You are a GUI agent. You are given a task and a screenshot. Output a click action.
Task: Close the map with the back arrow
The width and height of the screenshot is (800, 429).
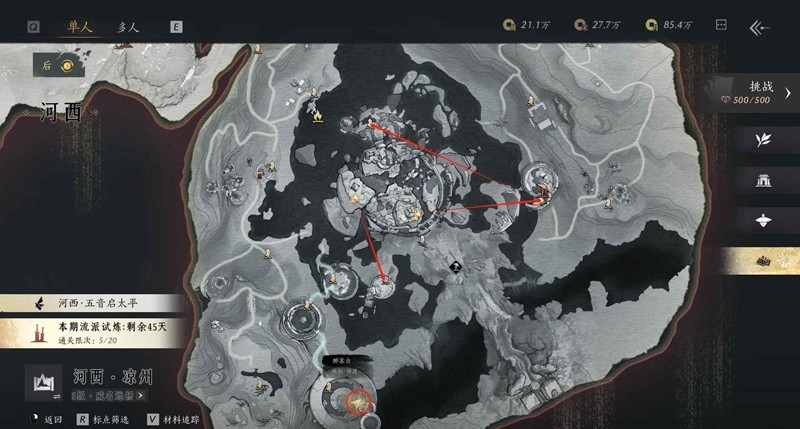tap(762, 27)
